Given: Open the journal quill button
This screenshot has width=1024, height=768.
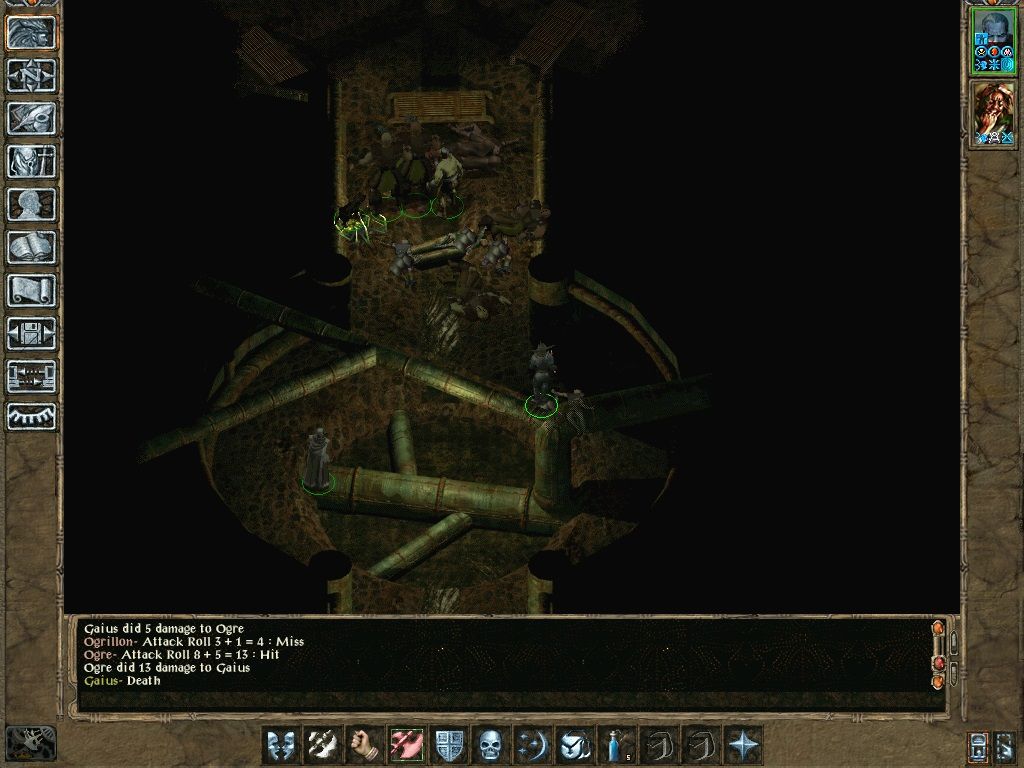Looking at the screenshot, I should coord(32,118).
